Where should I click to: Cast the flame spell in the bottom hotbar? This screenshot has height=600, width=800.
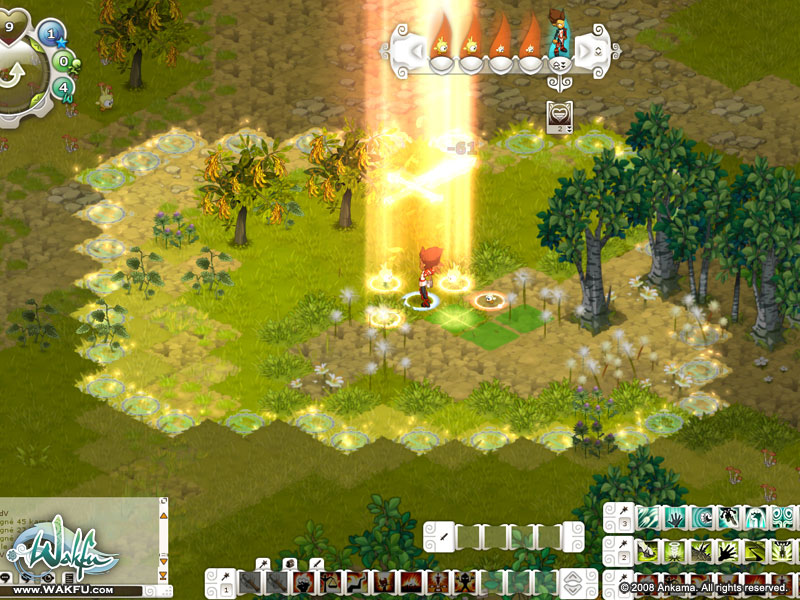pyautogui.click(x=412, y=582)
